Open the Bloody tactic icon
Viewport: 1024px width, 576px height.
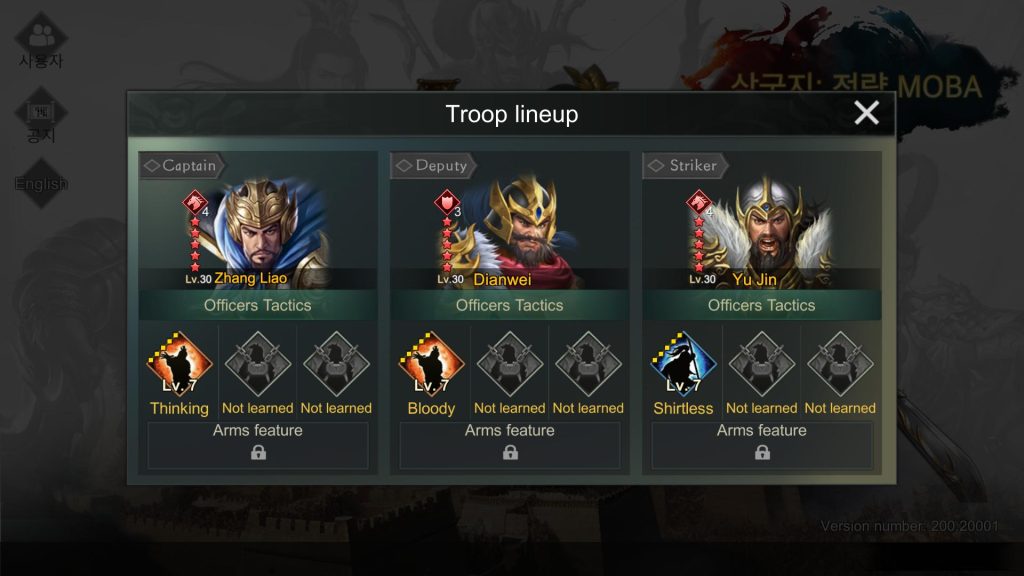click(x=431, y=365)
